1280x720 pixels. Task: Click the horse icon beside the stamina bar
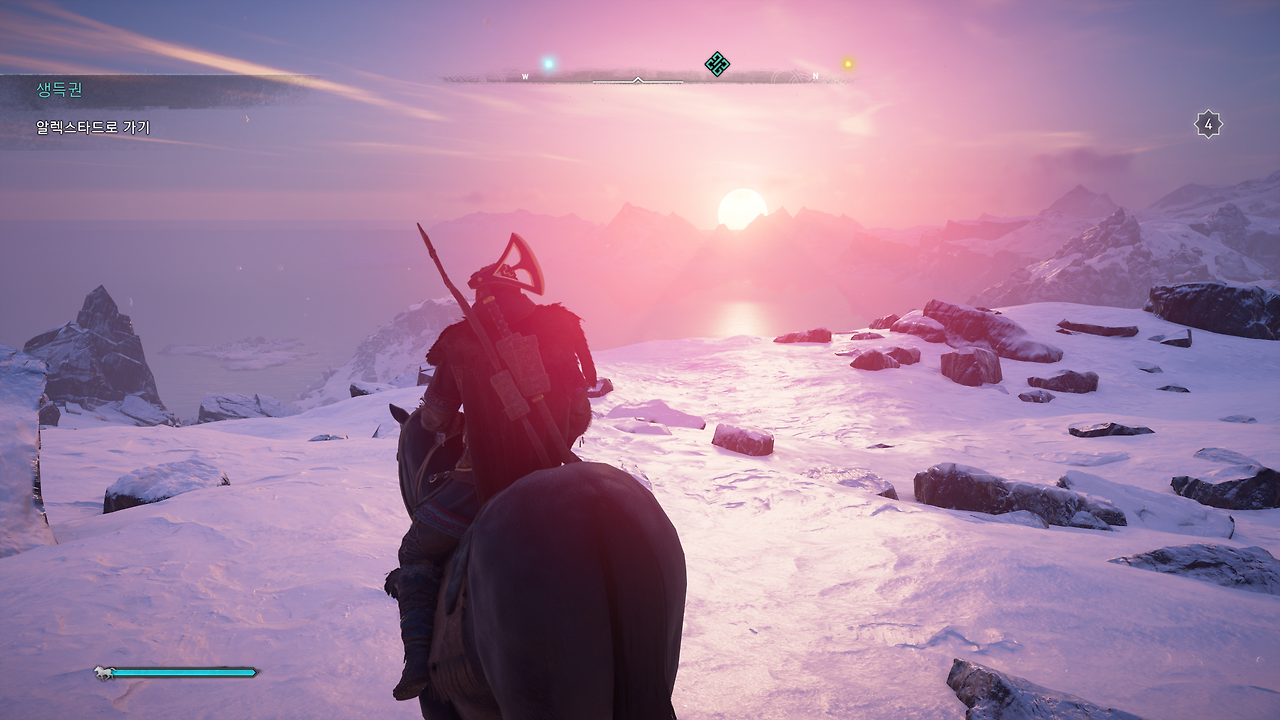103,673
